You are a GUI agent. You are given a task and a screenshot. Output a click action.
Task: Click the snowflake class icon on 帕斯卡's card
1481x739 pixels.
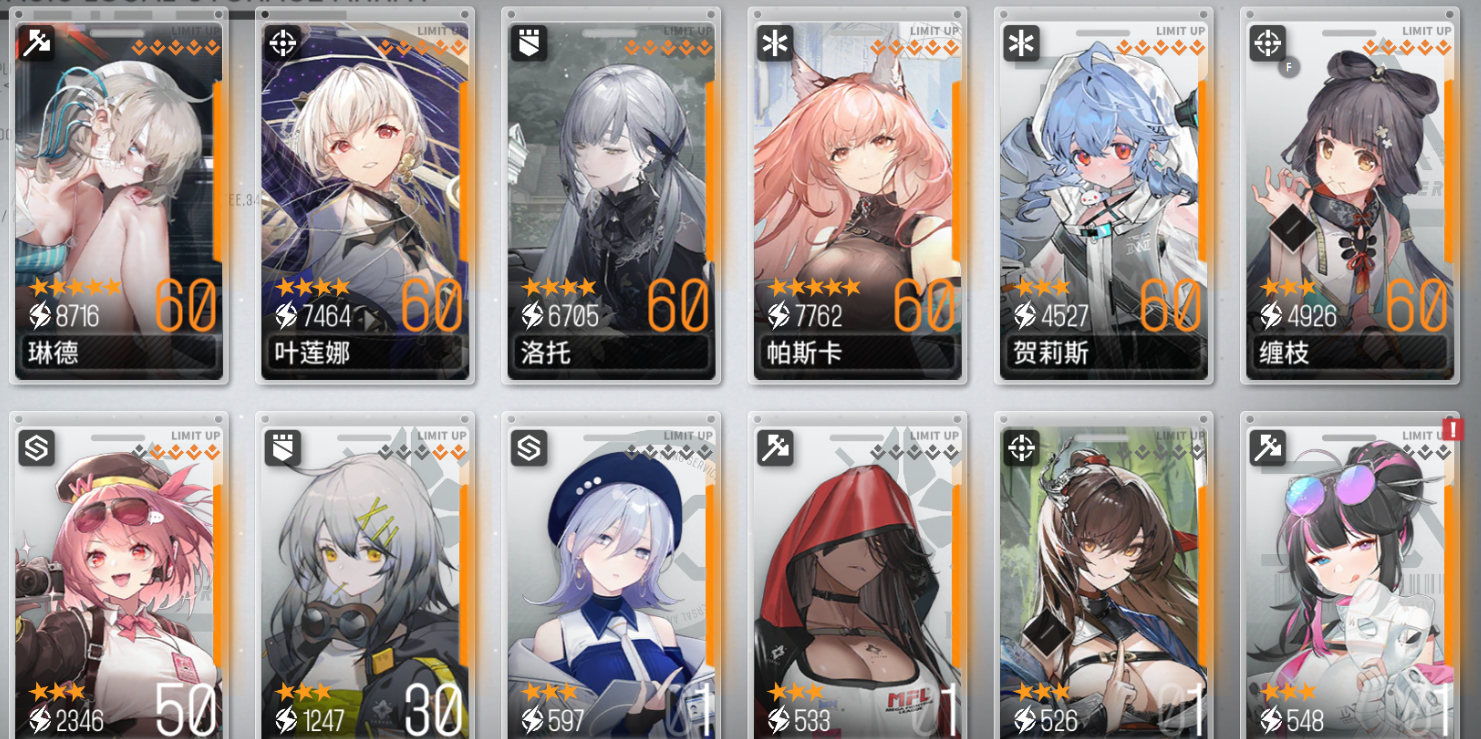coord(773,45)
